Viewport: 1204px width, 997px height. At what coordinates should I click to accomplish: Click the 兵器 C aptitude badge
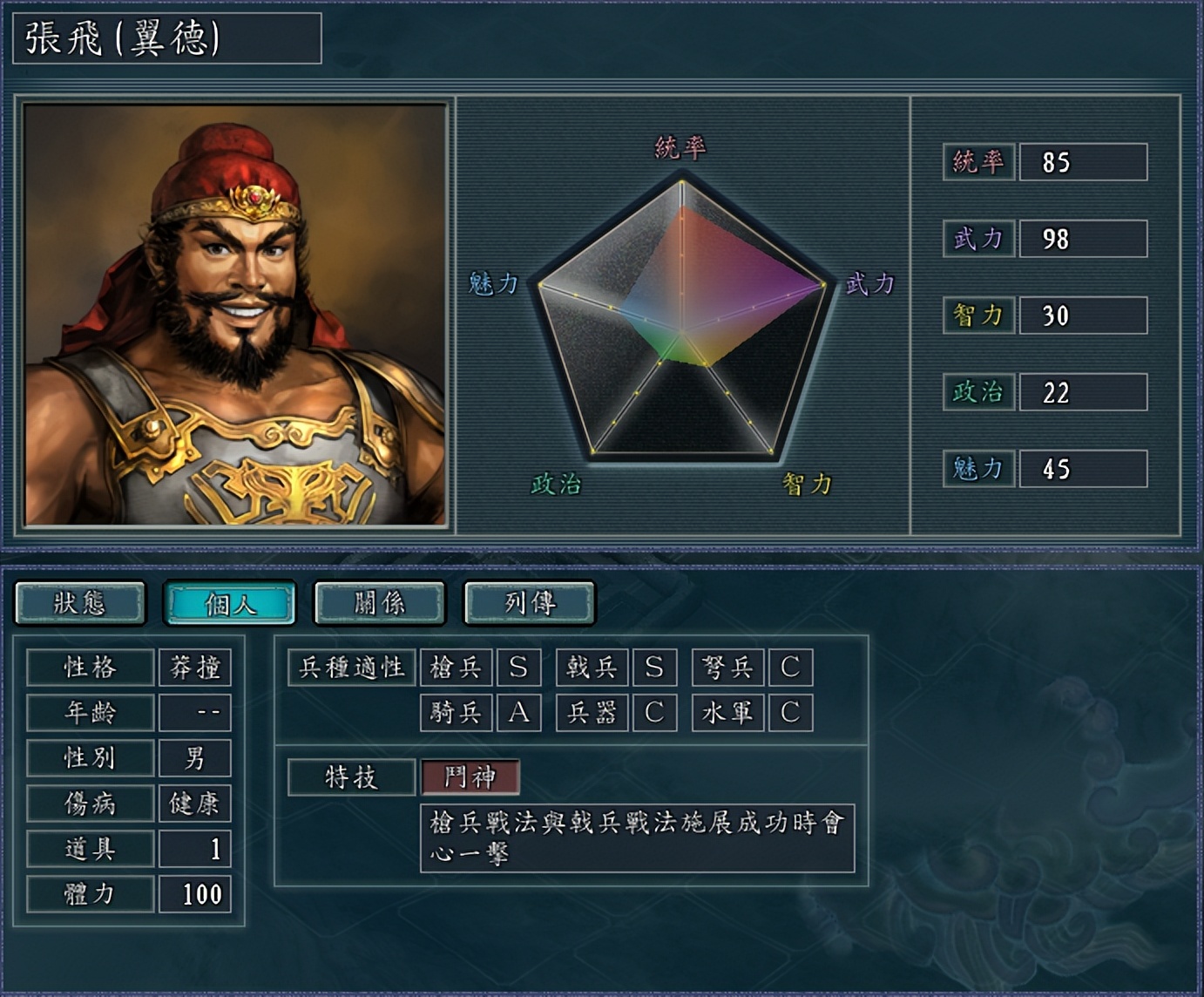click(654, 712)
